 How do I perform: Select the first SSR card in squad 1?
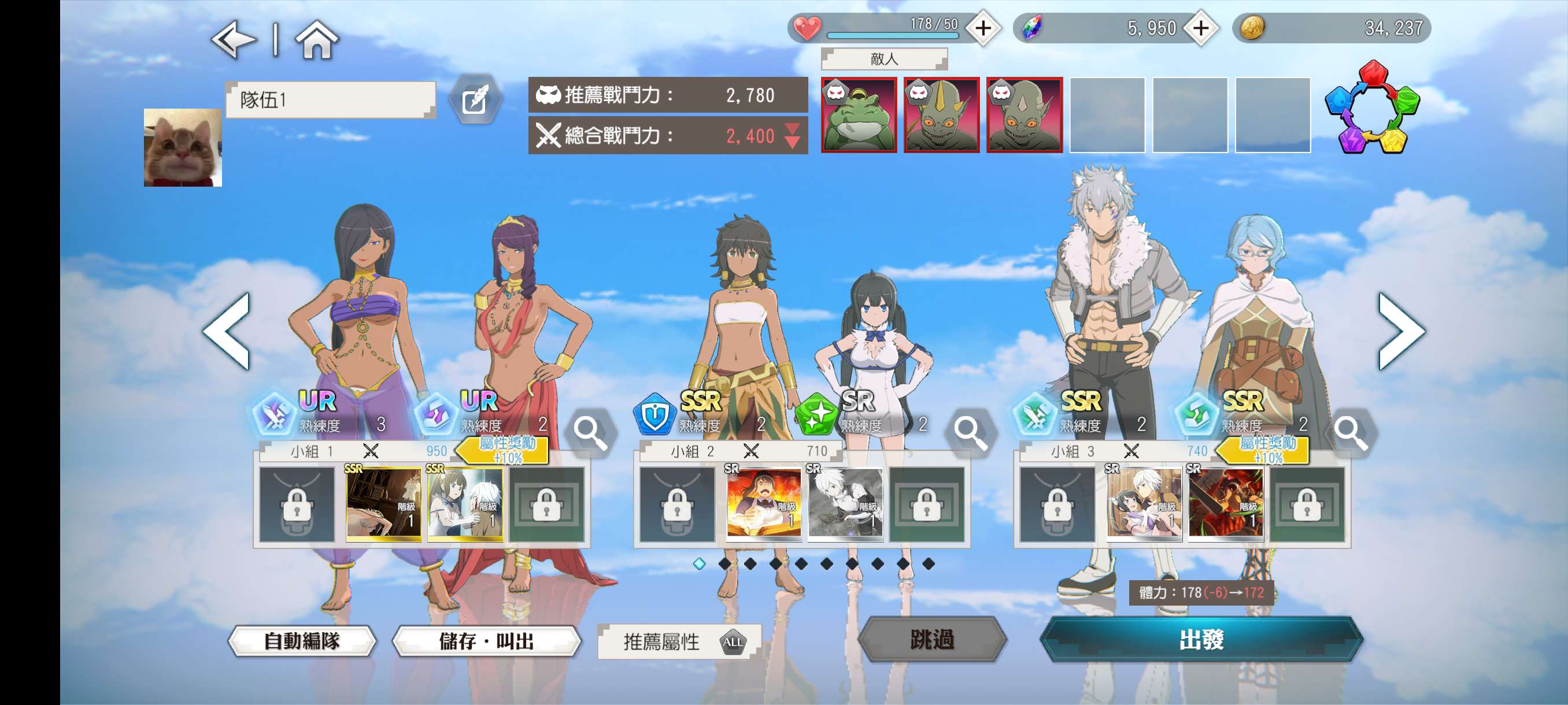pyautogui.click(x=383, y=504)
